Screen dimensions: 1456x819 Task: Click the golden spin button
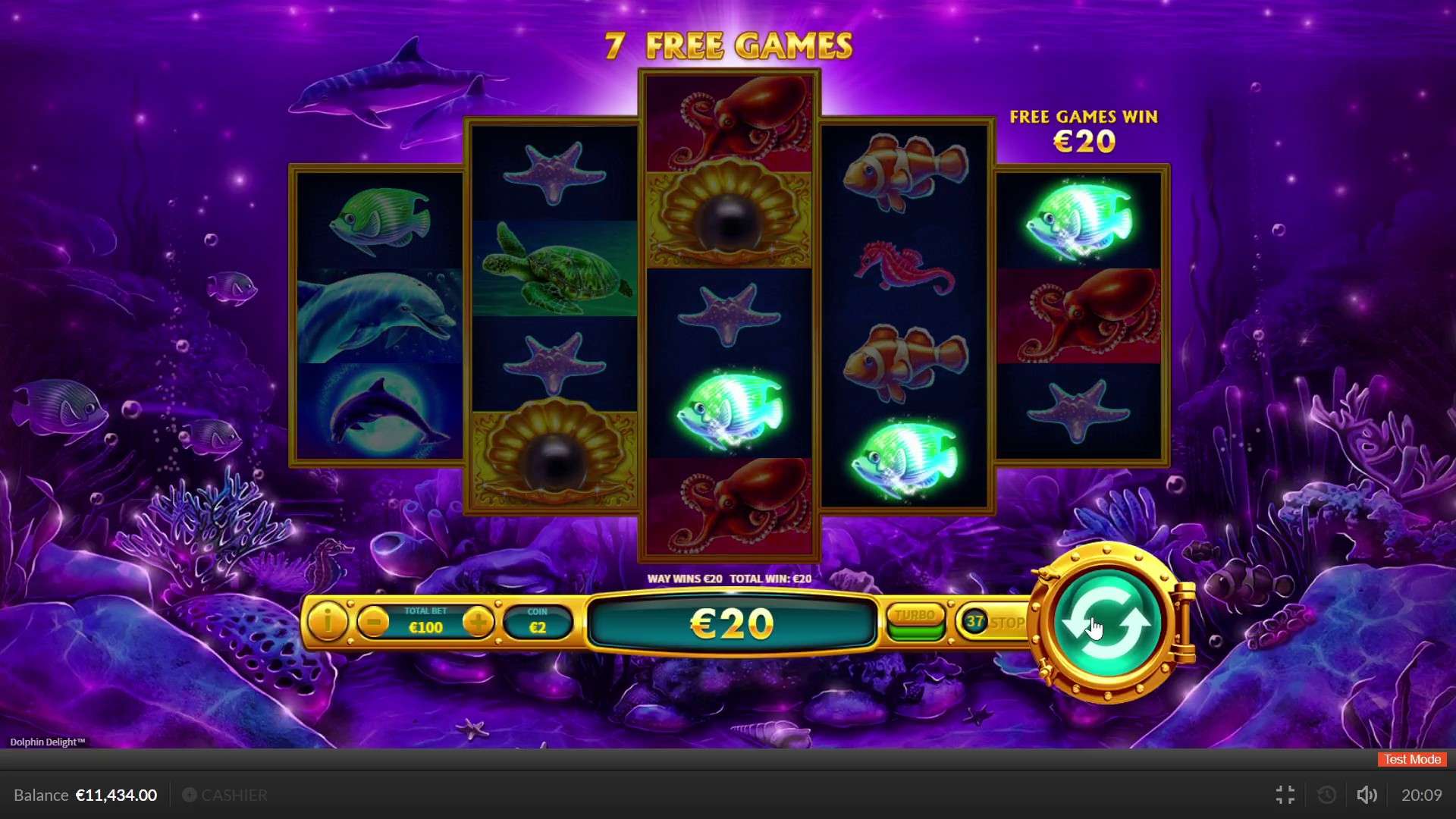click(x=1106, y=622)
